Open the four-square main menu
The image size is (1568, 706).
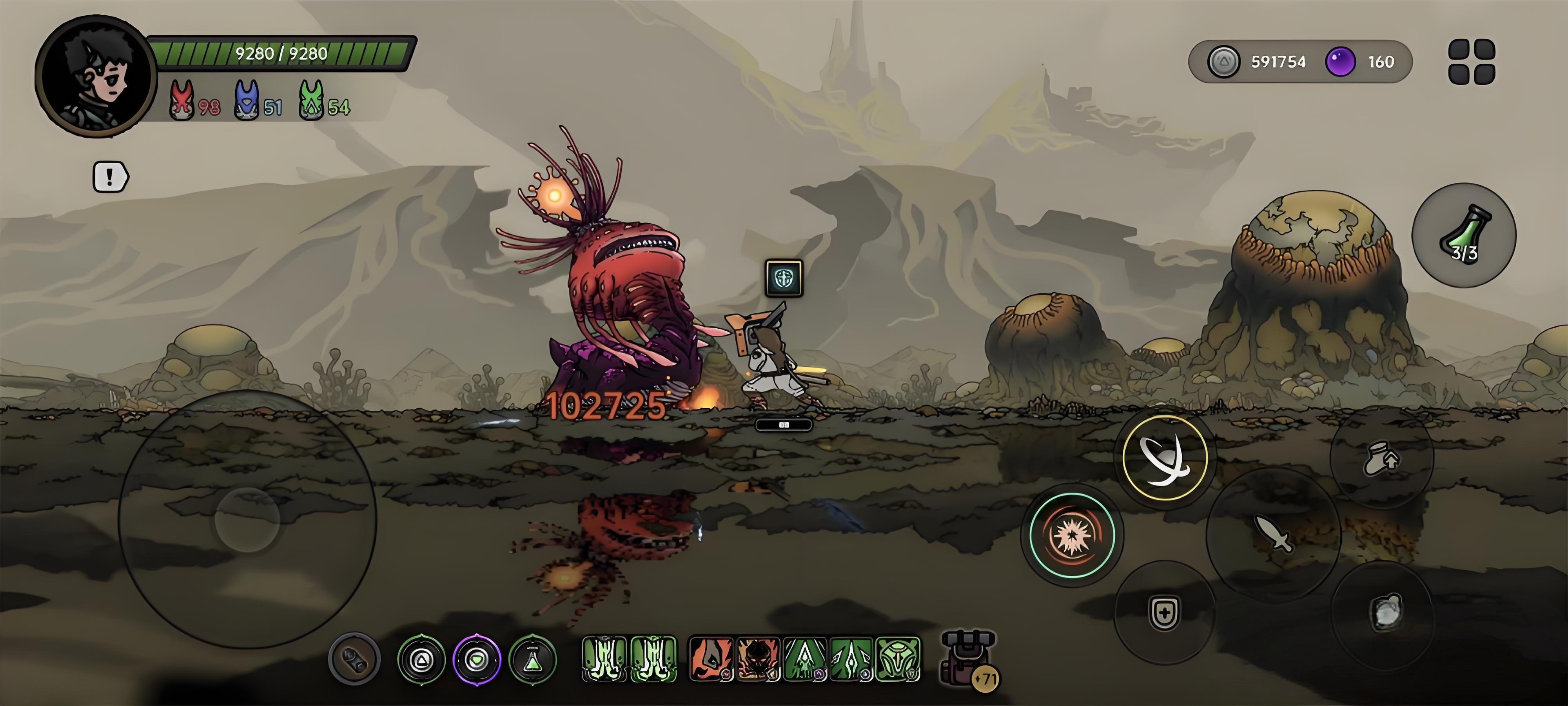1471,62
